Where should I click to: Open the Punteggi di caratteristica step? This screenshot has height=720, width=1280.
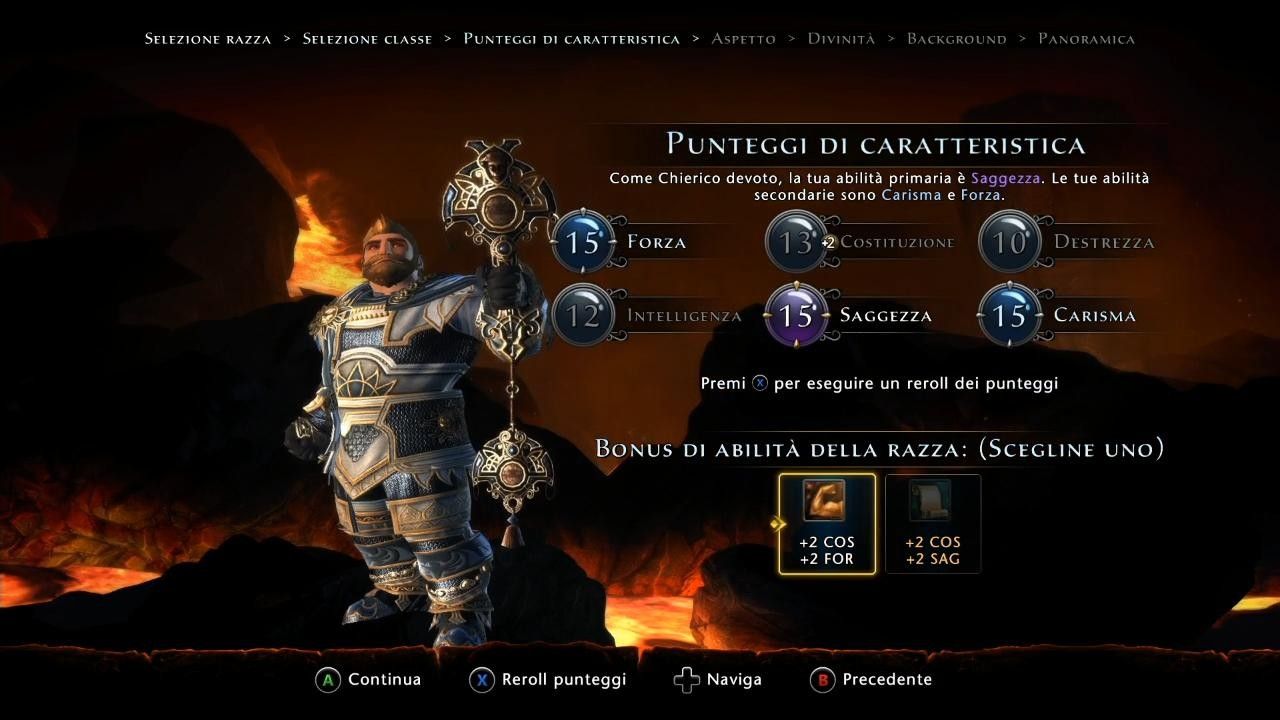[571, 39]
